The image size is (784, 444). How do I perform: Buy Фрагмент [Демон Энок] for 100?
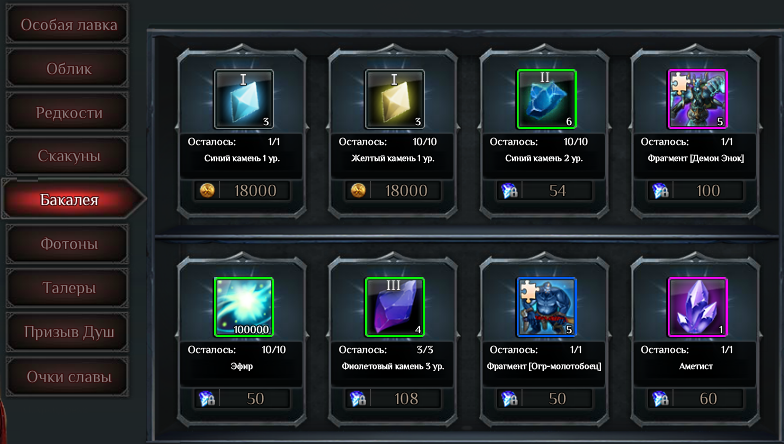[x=697, y=191]
